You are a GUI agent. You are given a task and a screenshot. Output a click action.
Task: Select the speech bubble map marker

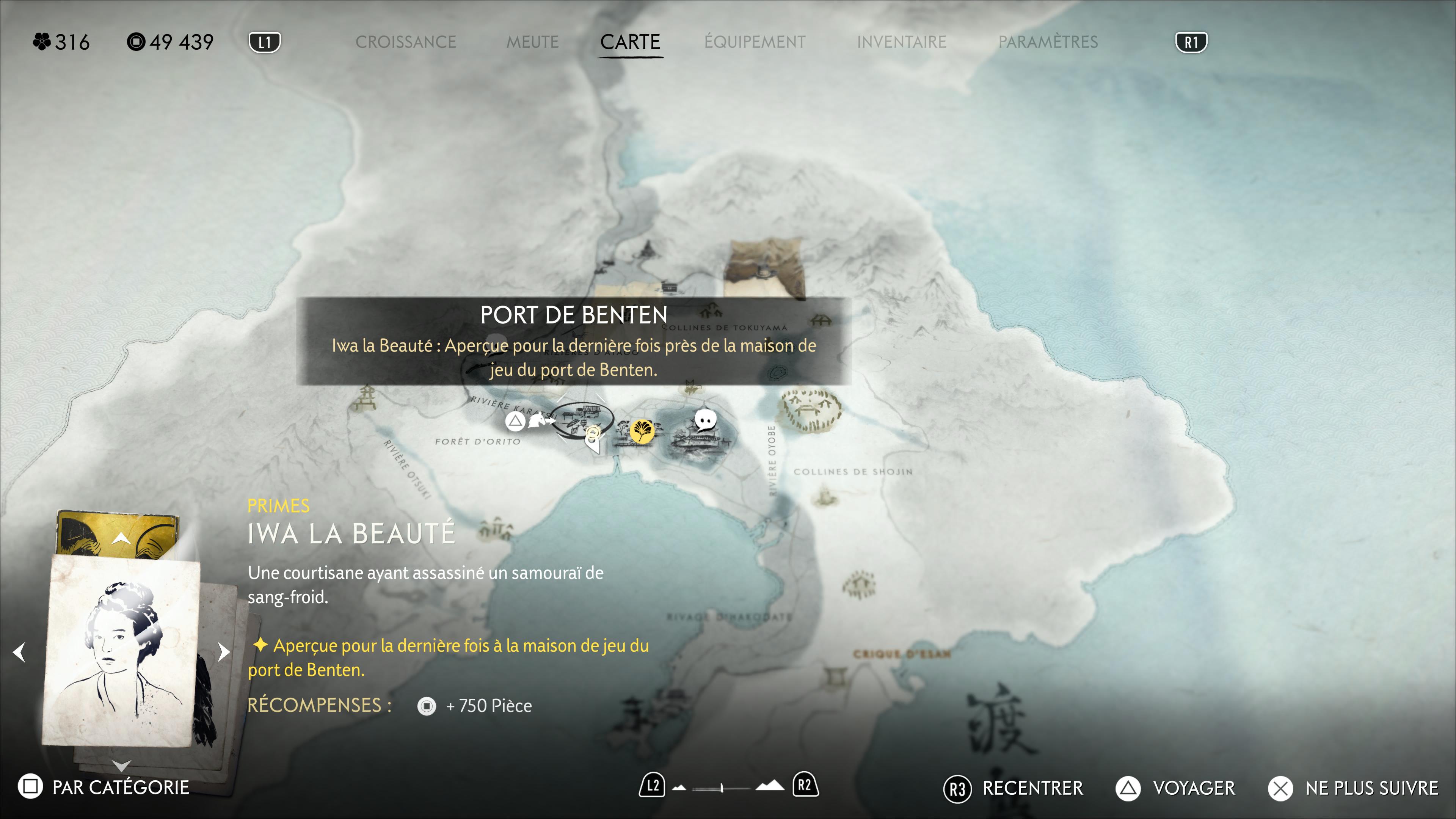(705, 420)
